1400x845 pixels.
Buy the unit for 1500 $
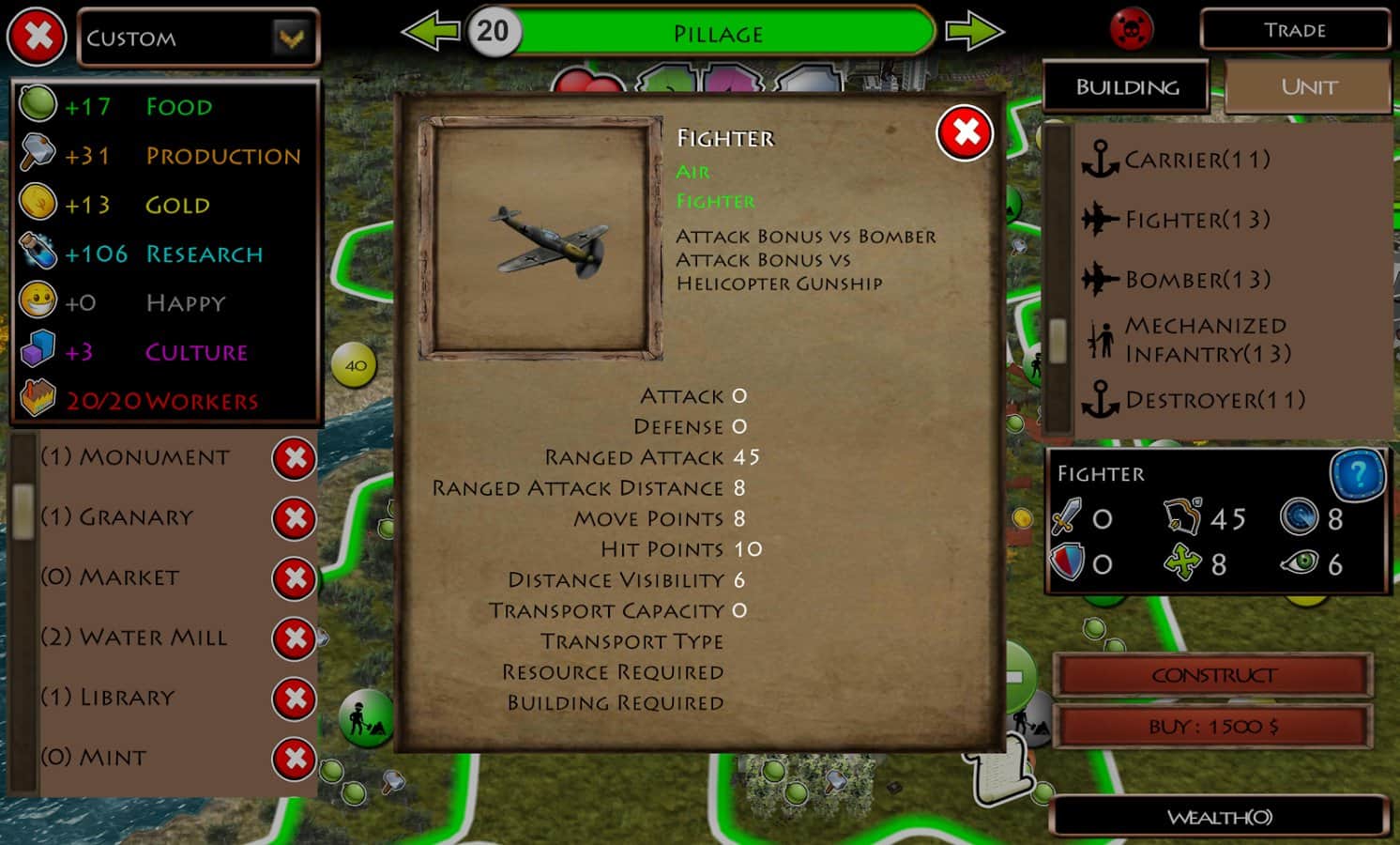click(x=1213, y=727)
